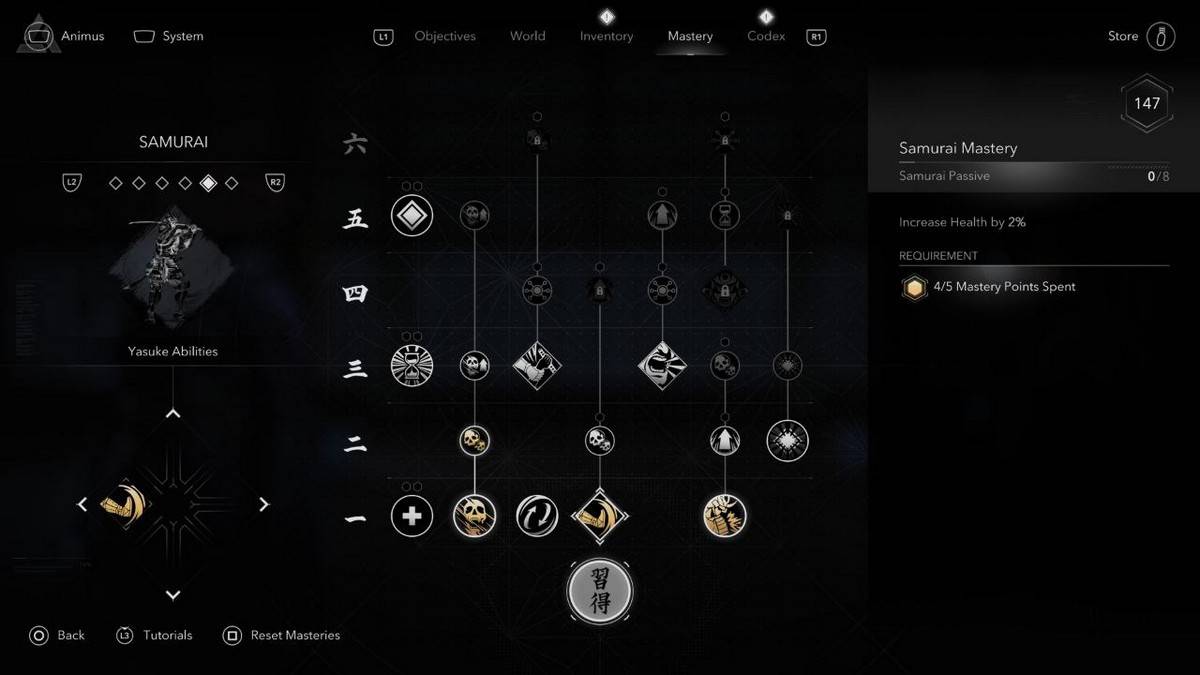
Task: Select the starburst node in row two
Action: (x=787, y=440)
